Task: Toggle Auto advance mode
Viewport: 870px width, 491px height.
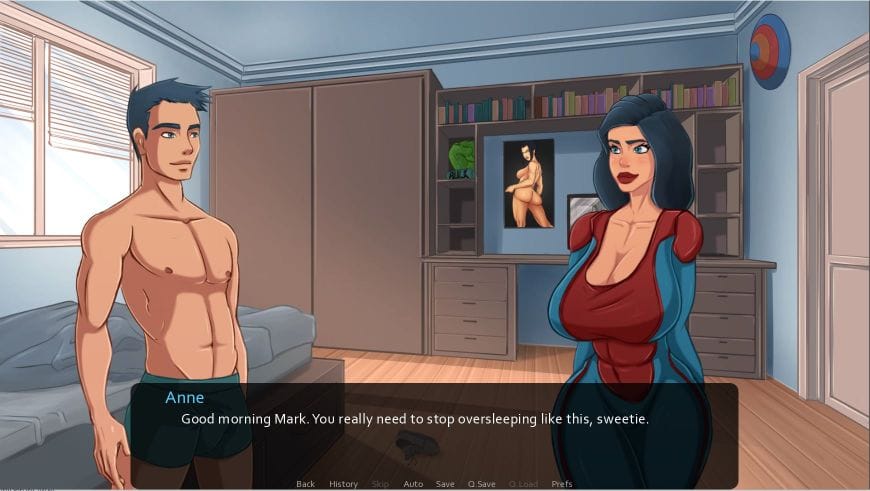Action: pyautogui.click(x=412, y=484)
